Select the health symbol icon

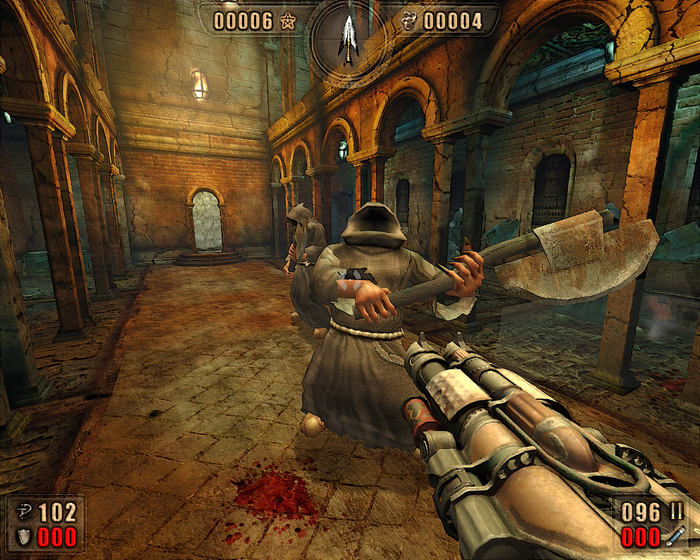point(22,513)
